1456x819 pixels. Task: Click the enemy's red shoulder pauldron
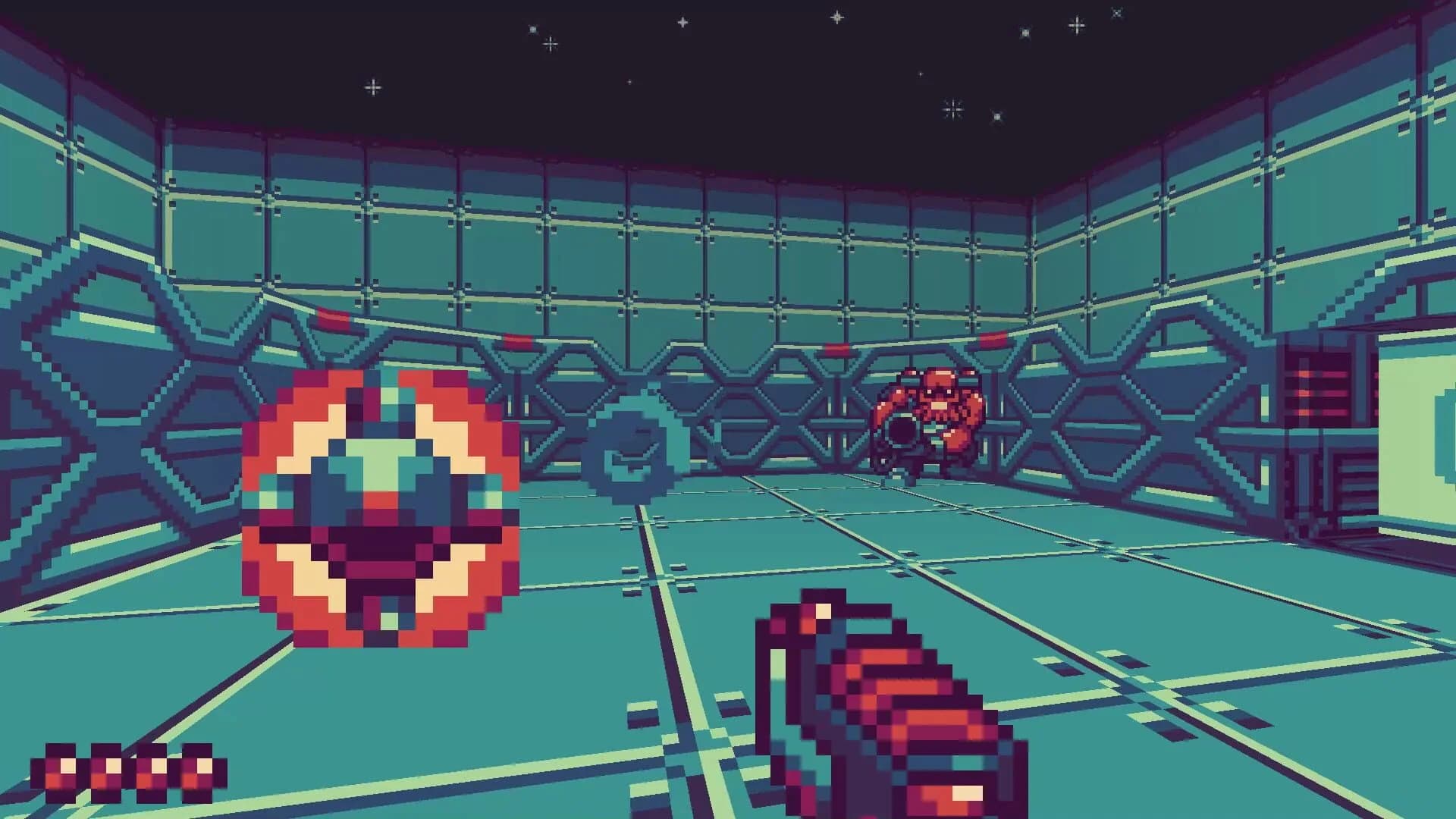pos(971,408)
